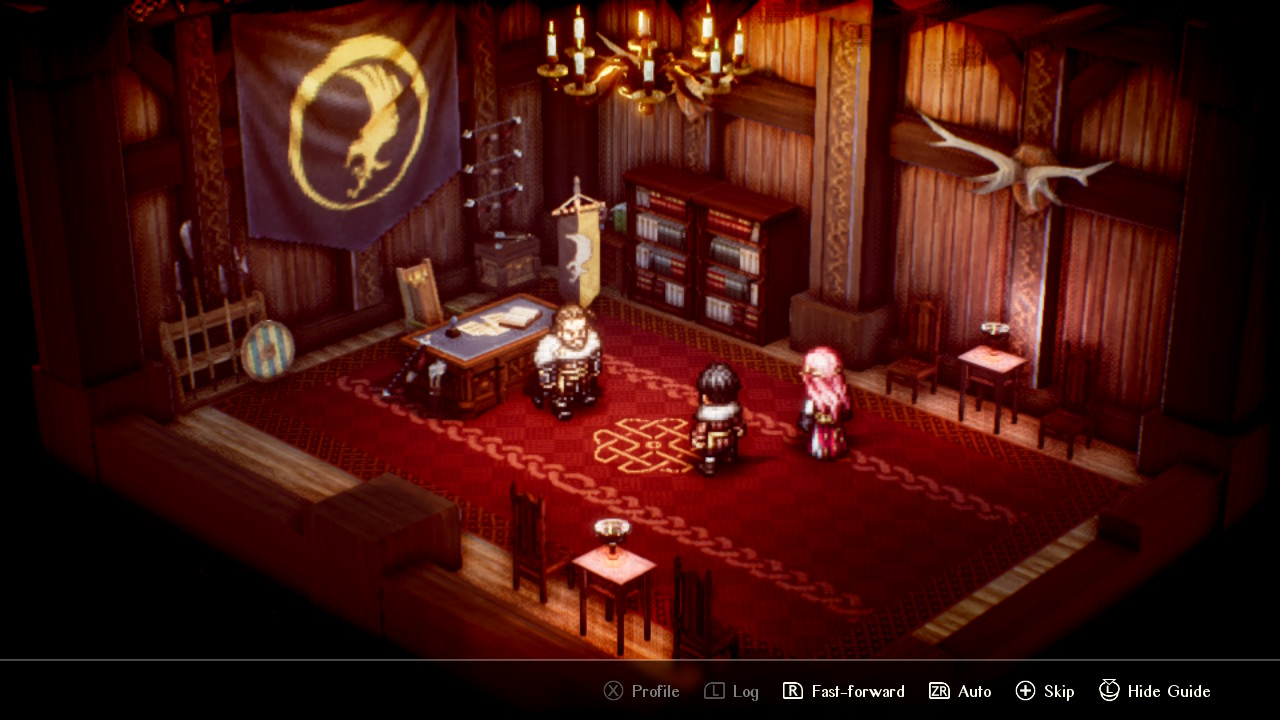
Task: Click the Fast-forward text label
Action: point(858,691)
